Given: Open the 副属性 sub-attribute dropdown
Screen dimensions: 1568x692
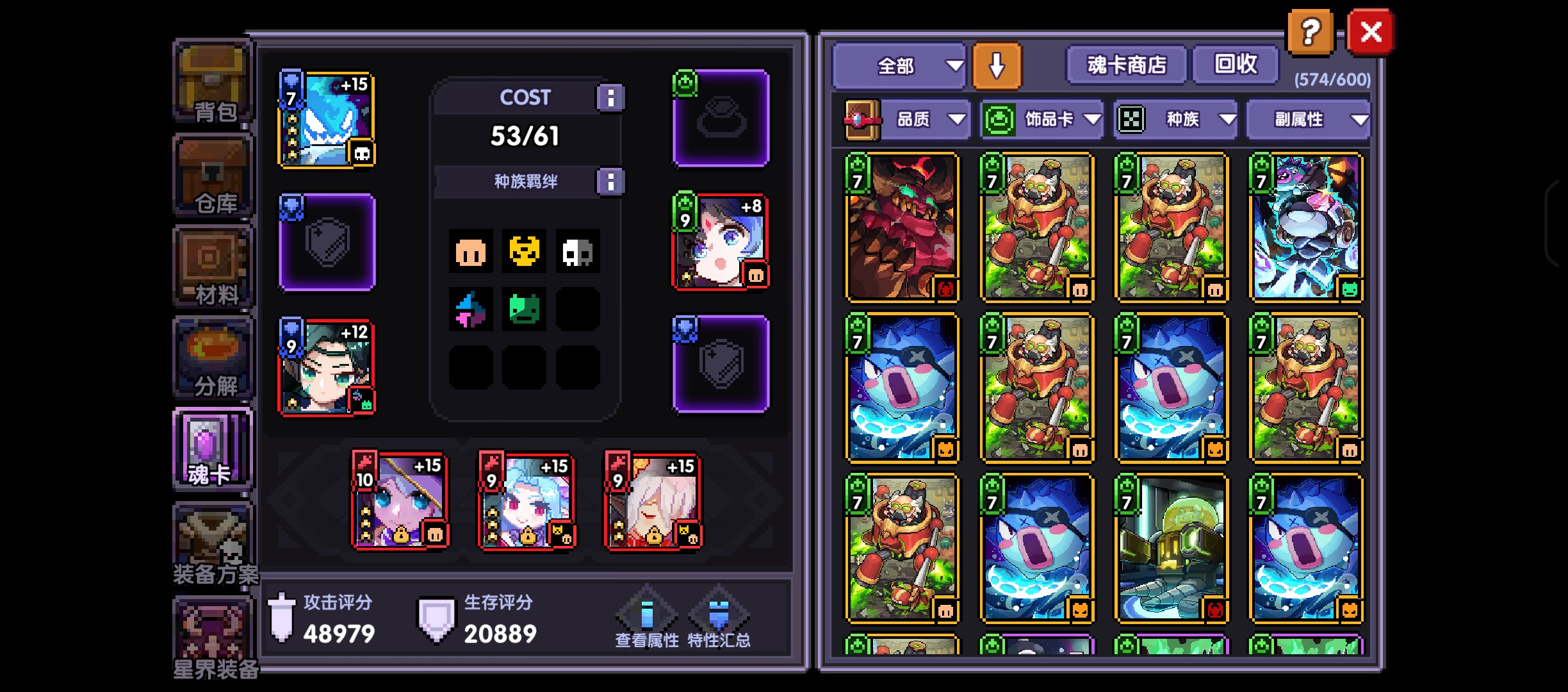Looking at the screenshot, I should point(1308,119).
